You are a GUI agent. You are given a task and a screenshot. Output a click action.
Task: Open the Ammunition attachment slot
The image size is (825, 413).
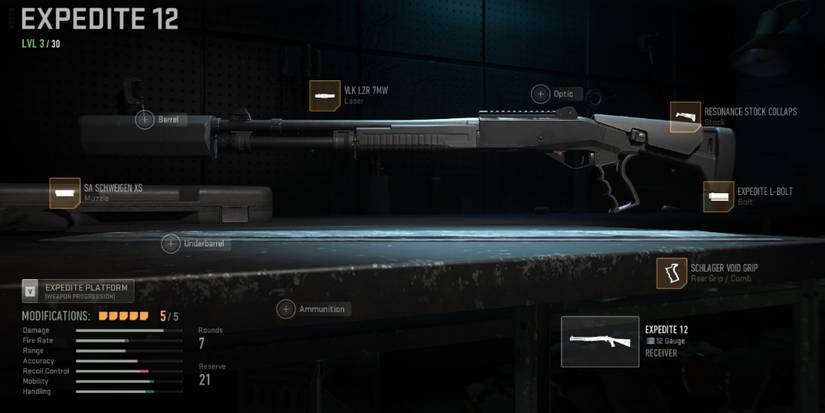(x=286, y=309)
